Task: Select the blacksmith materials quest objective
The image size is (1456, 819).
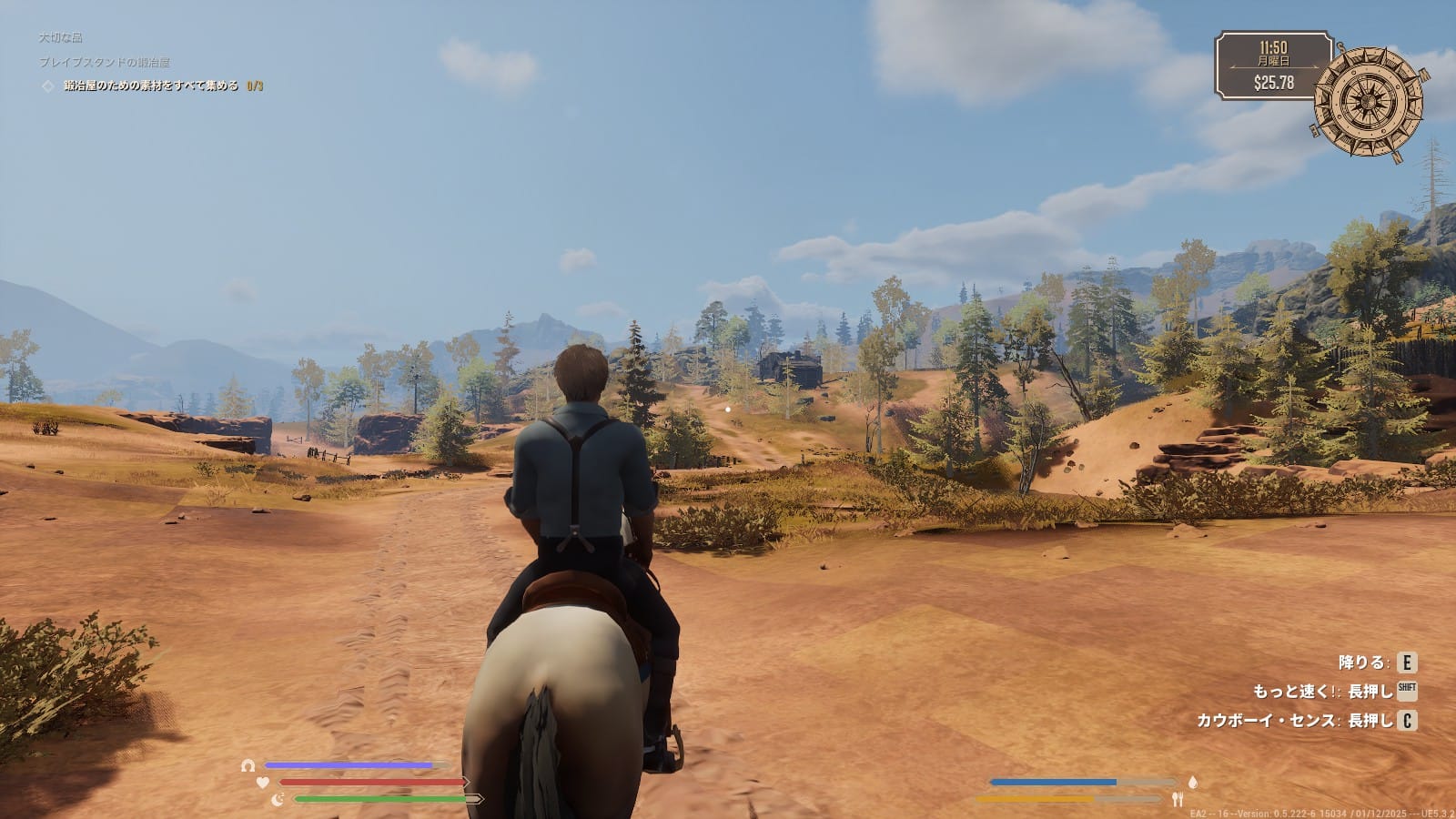Action: point(151,86)
